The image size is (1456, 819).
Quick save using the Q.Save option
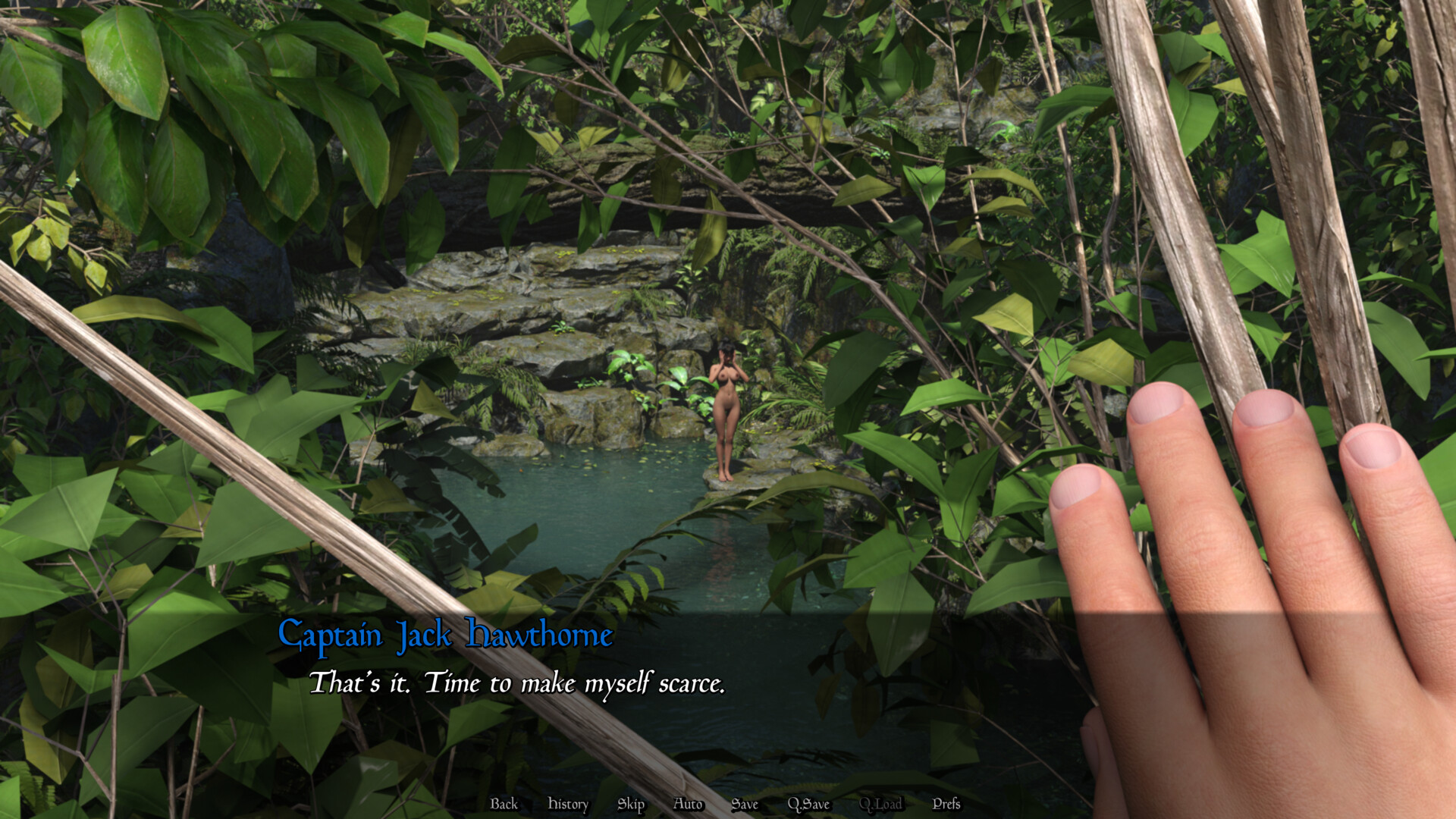(808, 805)
